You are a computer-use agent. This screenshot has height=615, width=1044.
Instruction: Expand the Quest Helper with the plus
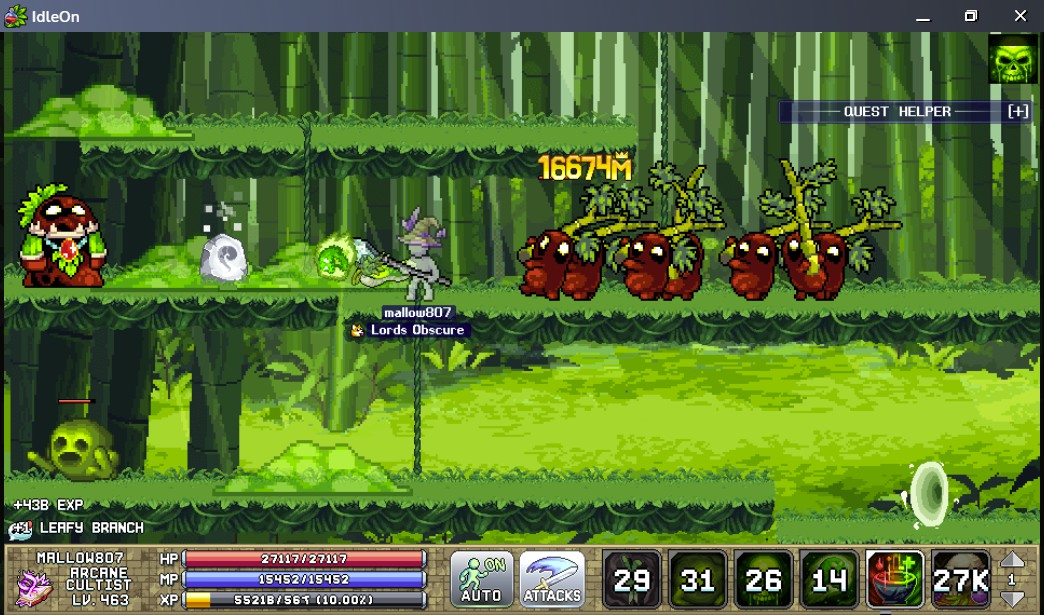point(1017,112)
